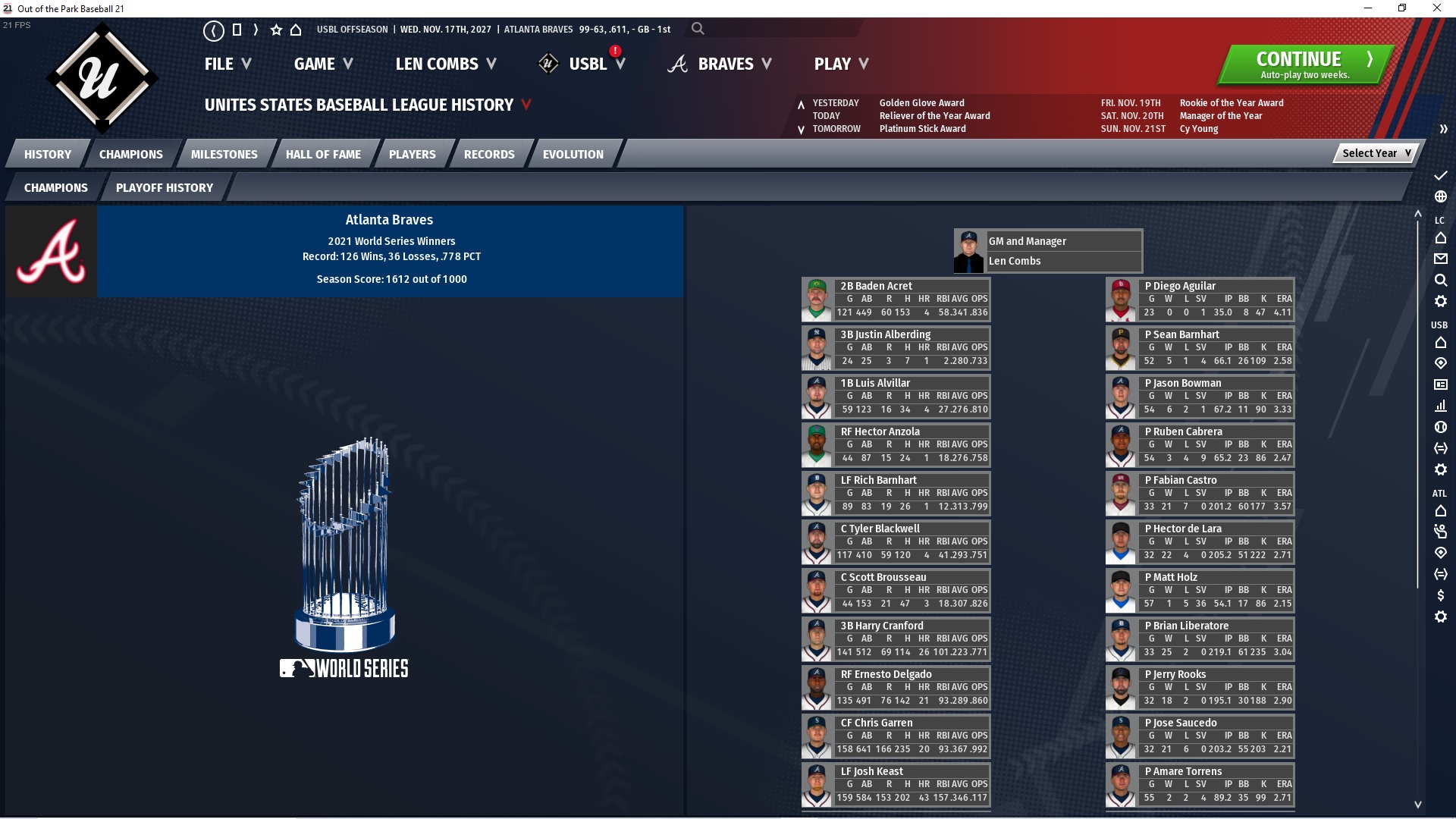Expand the LEN COMBS menu
This screenshot has height=819, width=1456.
[446, 64]
